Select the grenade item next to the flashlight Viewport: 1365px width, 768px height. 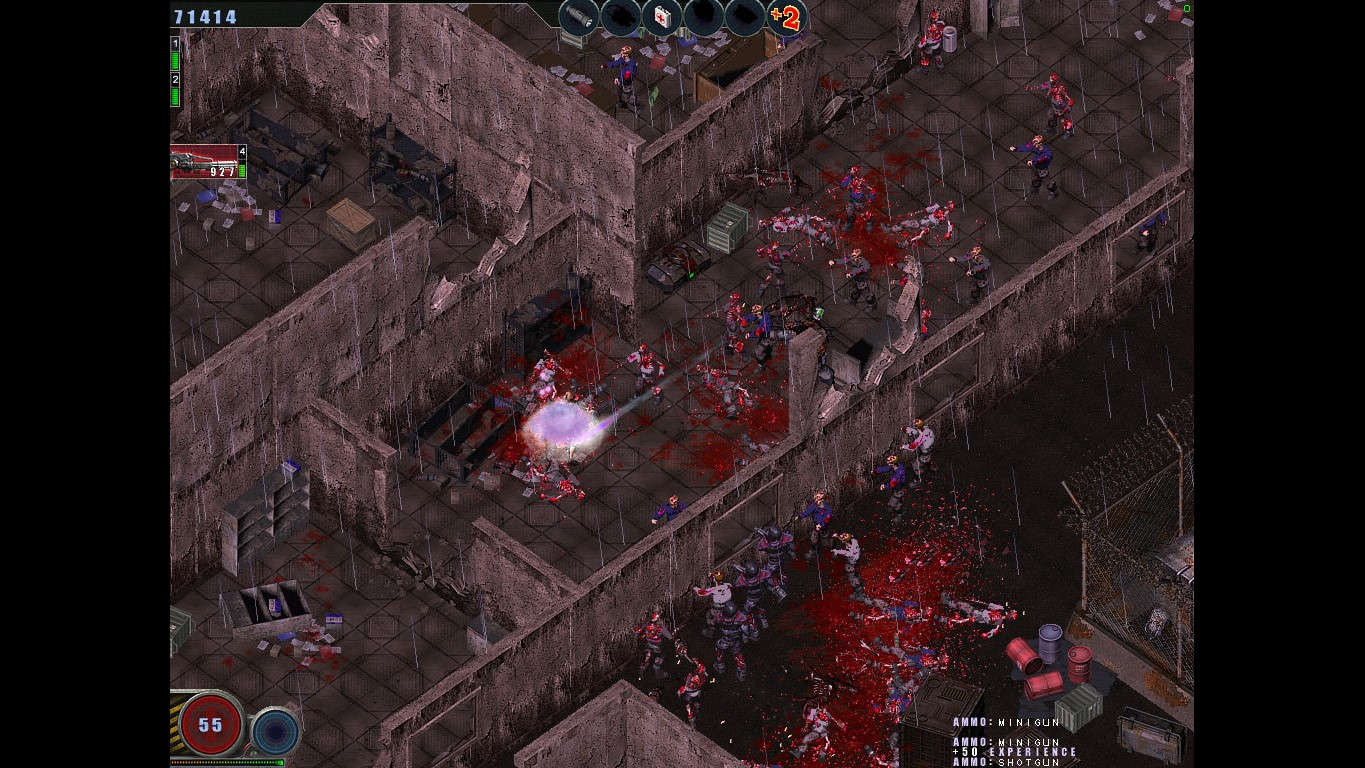pyautogui.click(x=621, y=15)
